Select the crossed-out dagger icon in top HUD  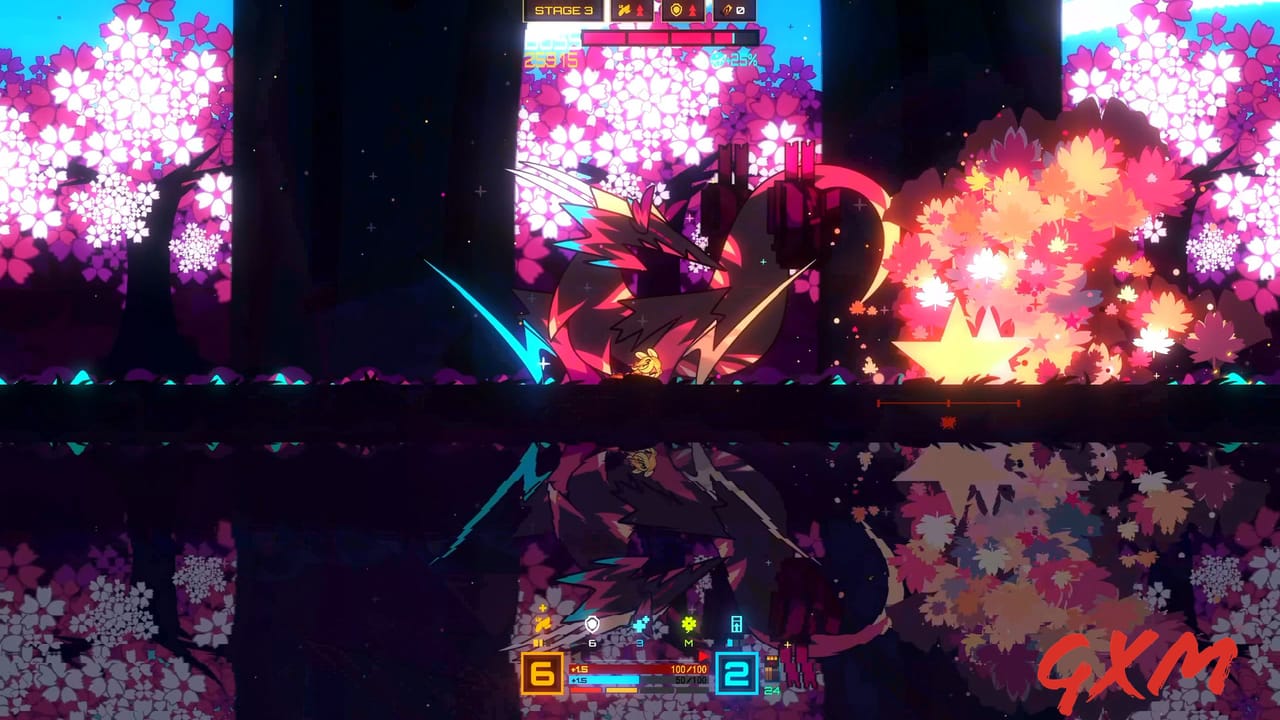click(740, 10)
